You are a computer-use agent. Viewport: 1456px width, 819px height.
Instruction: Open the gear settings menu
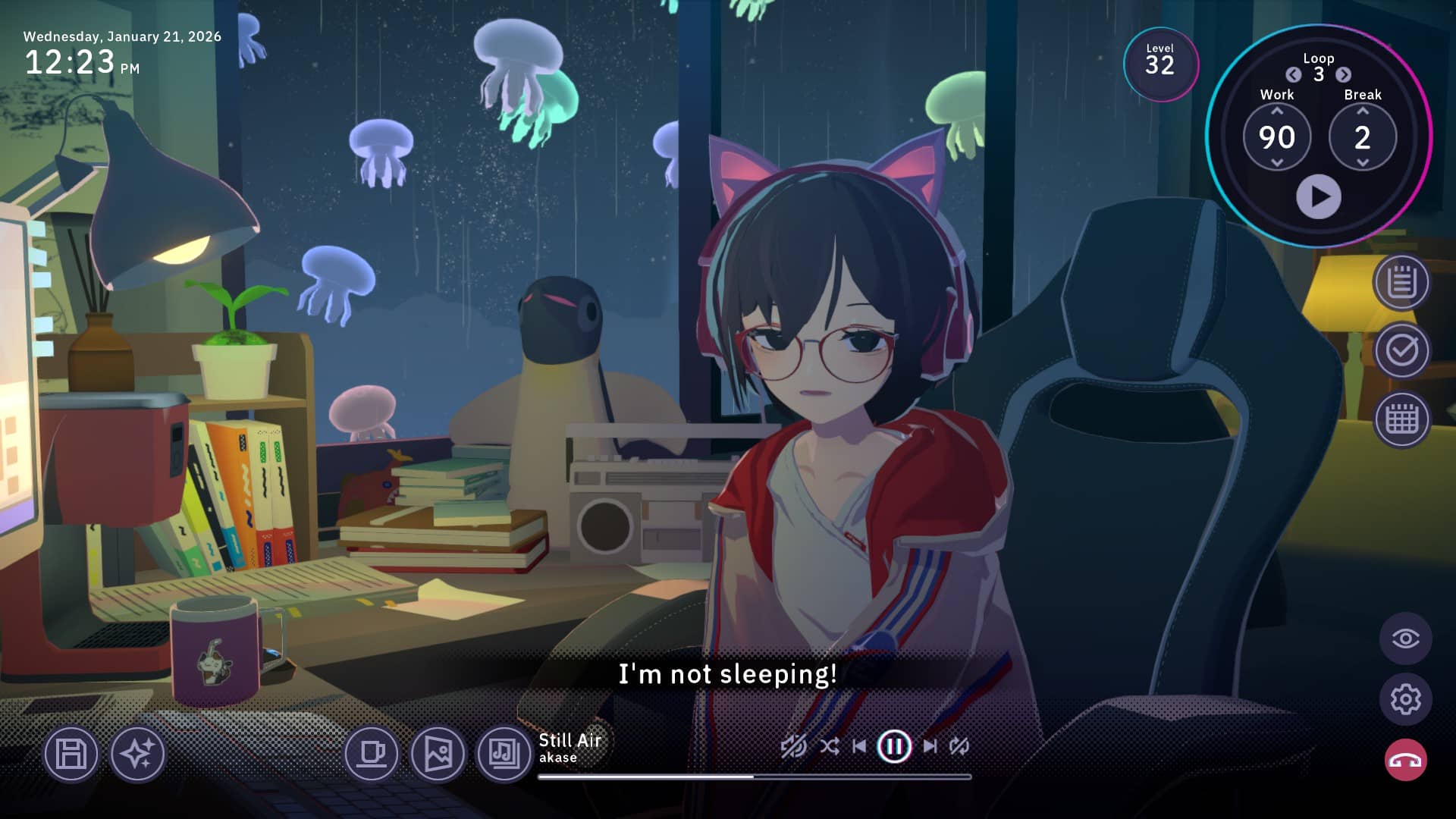click(x=1405, y=699)
